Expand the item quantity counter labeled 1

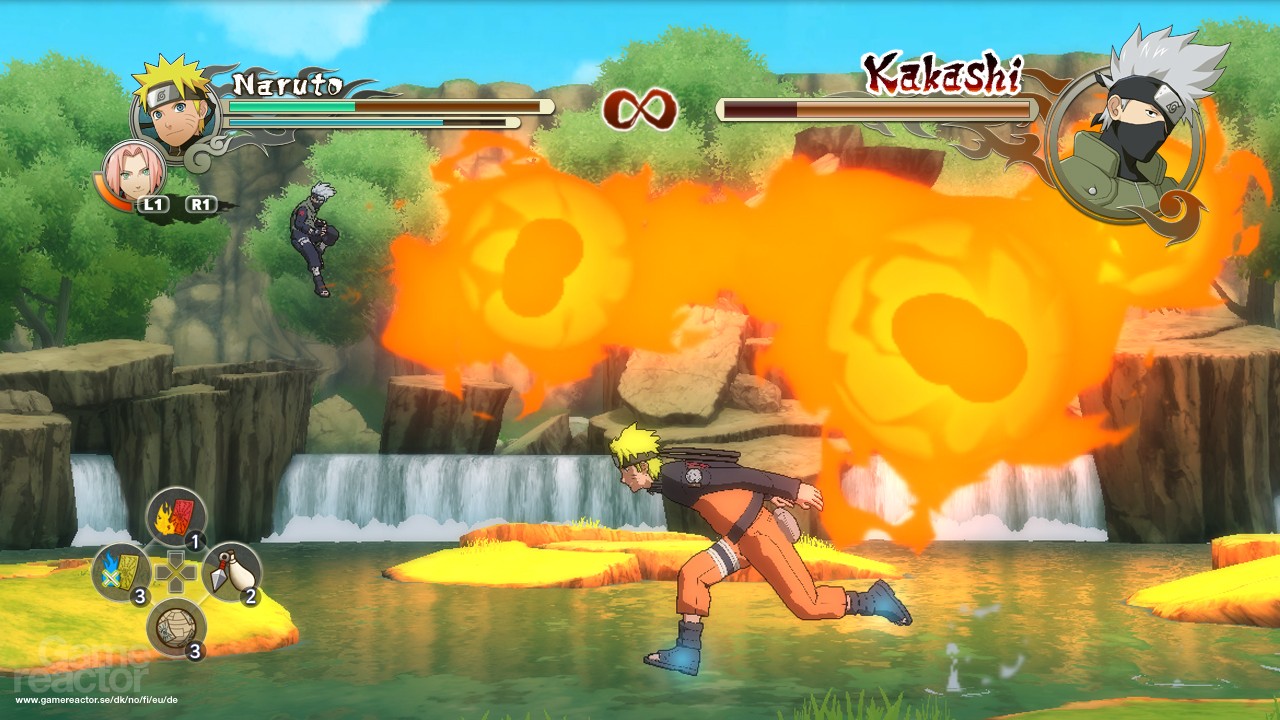(194, 540)
